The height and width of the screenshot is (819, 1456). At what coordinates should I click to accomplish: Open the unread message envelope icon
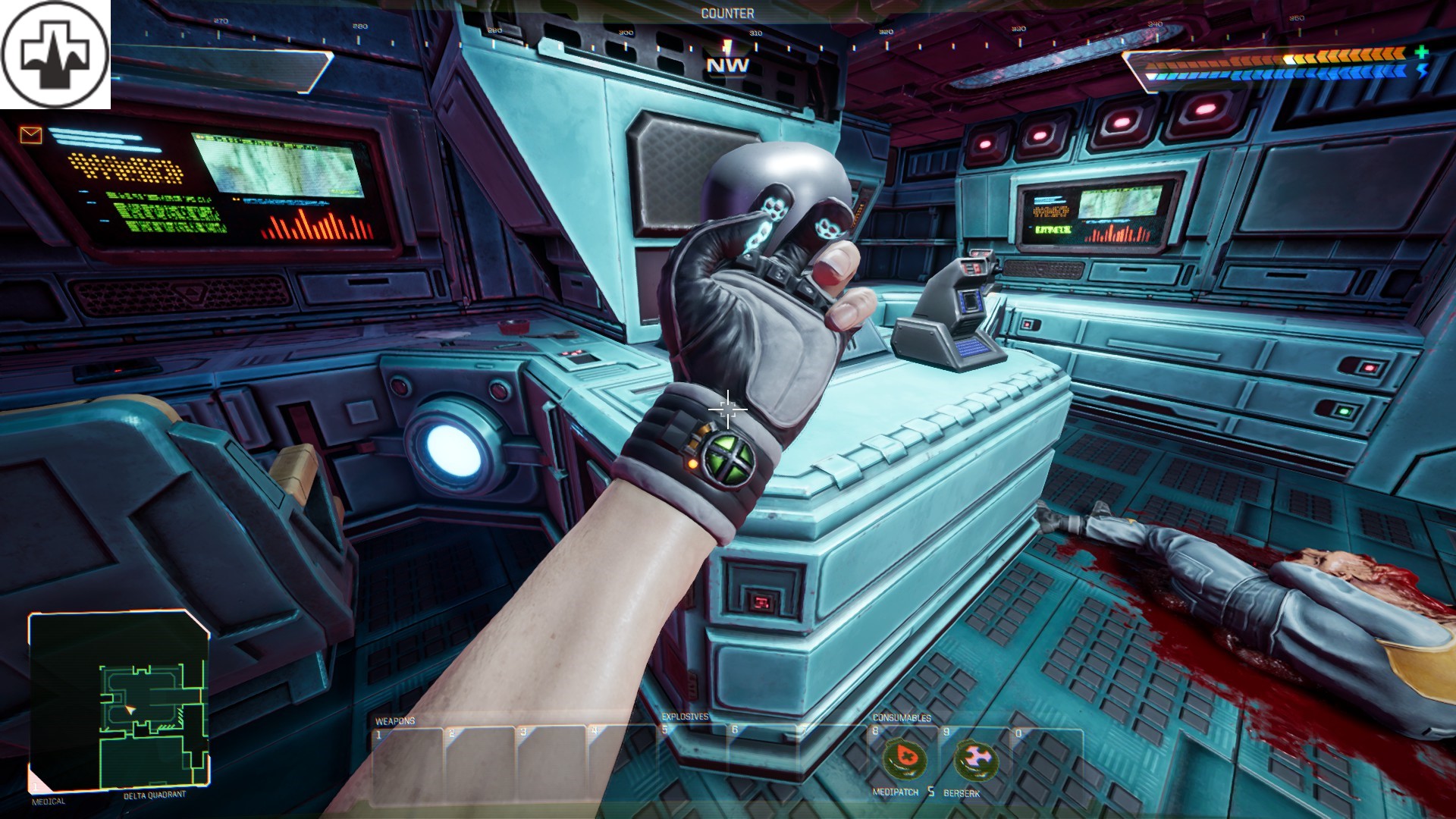coord(31,135)
